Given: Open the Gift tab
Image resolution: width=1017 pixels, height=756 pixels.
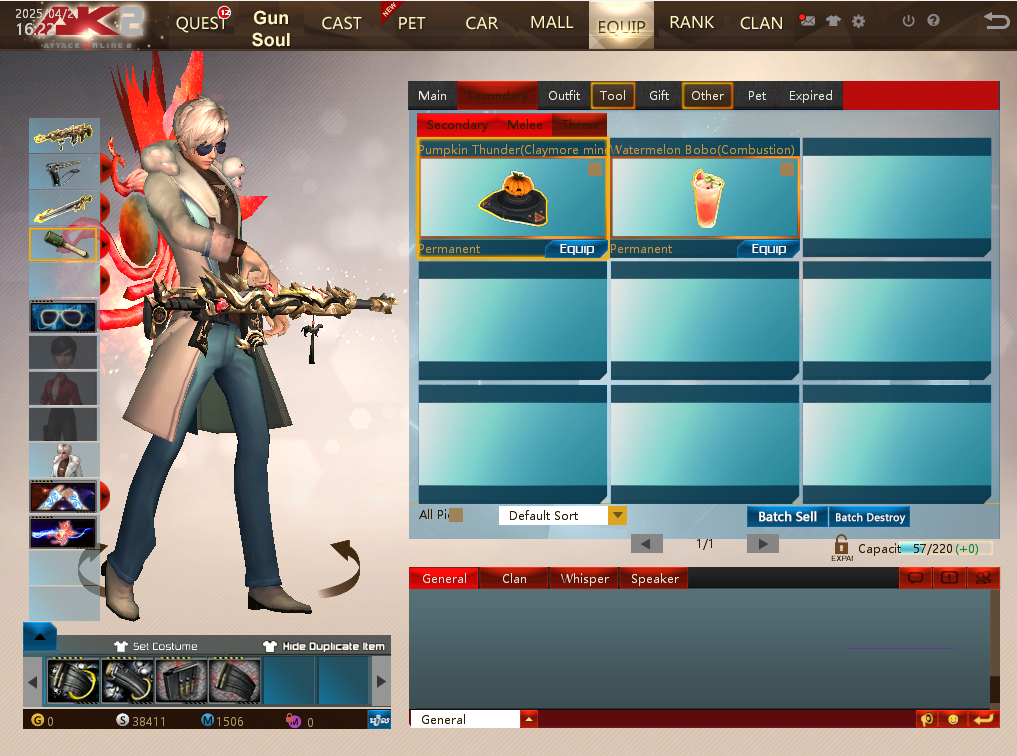Looking at the screenshot, I should point(659,96).
